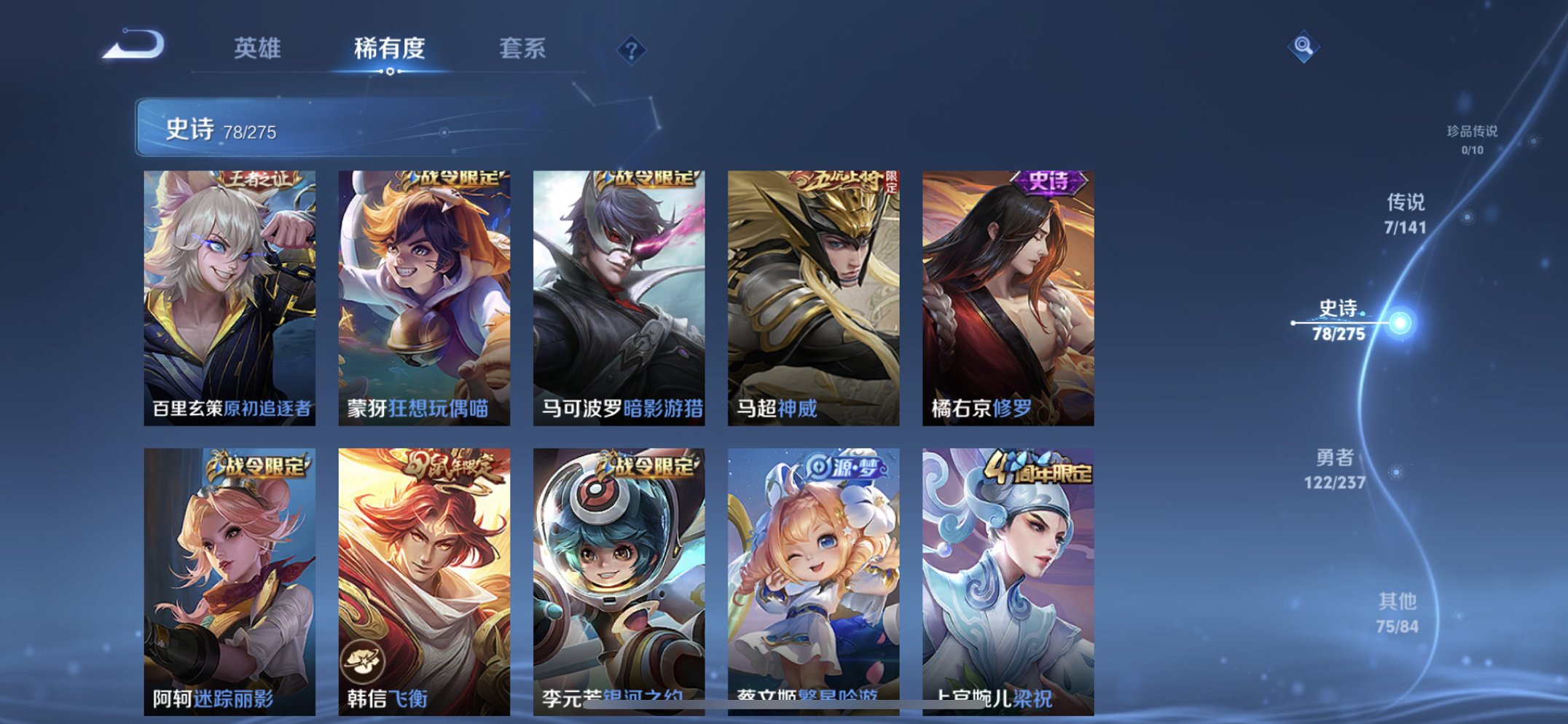Switch to the 套系 tab
The image size is (1568, 724).
(522, 49)
